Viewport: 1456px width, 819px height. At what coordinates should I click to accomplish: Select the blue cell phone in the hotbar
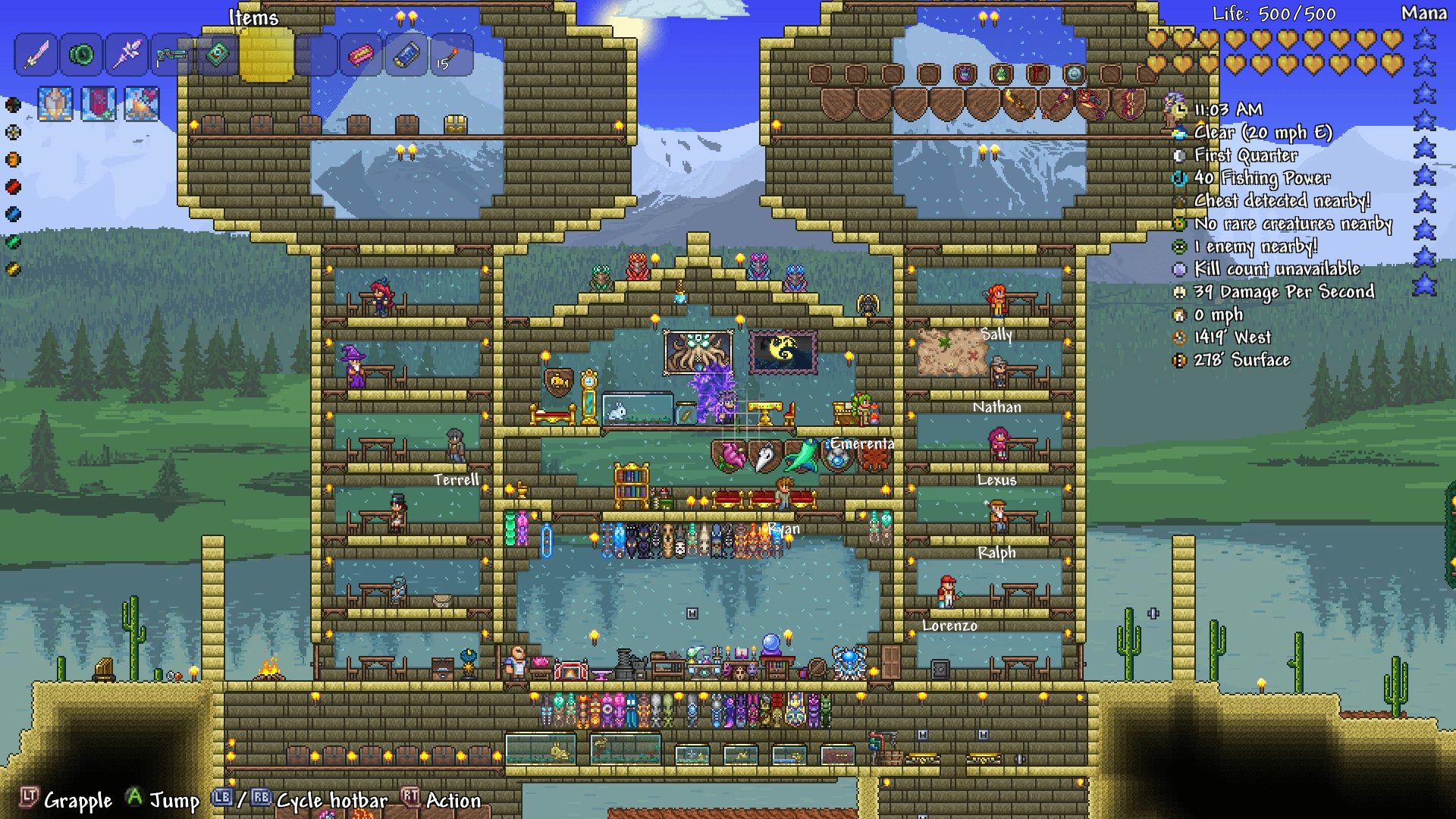406,55
